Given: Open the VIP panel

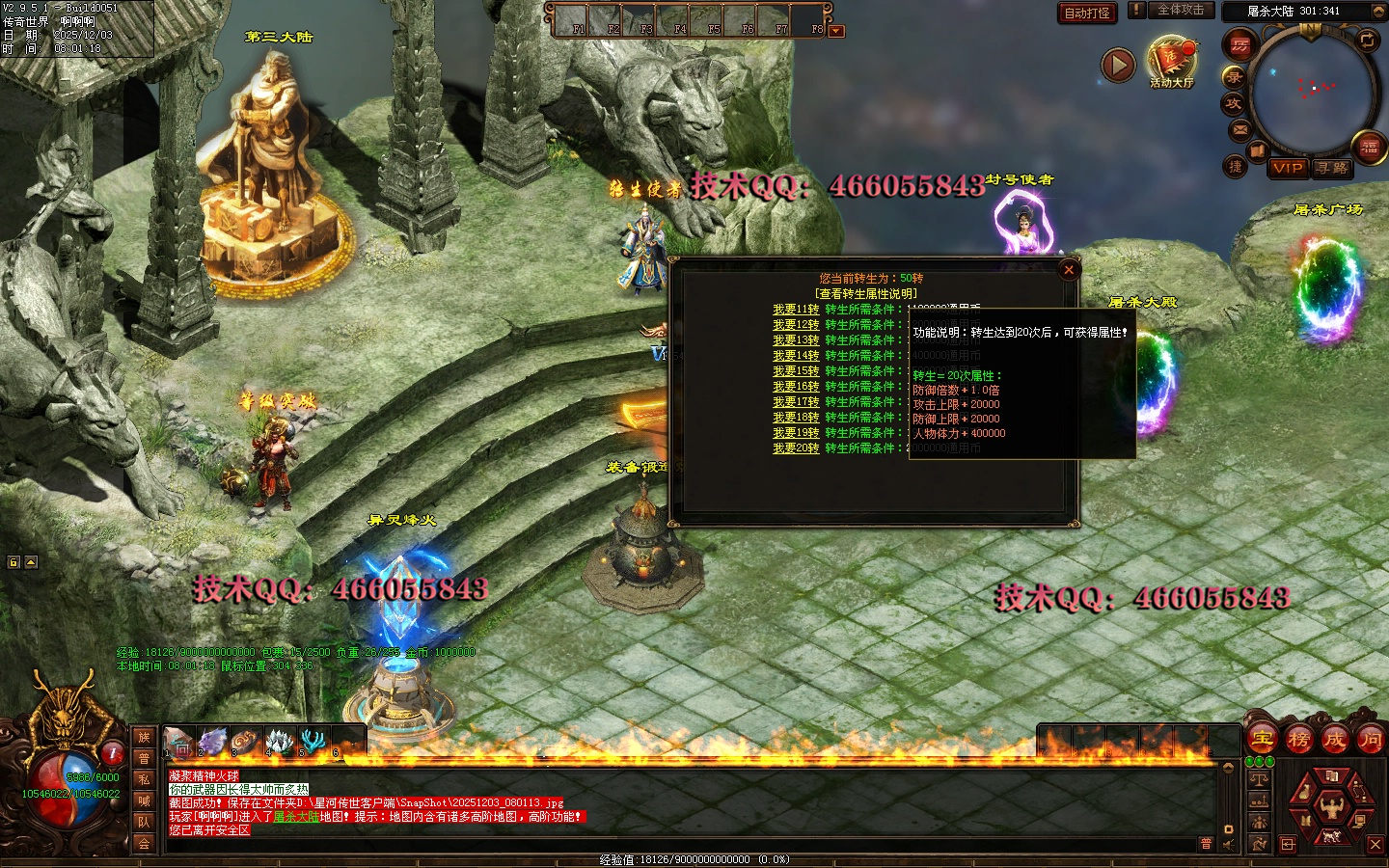Looking at the screenshot, I should 1288,168.
